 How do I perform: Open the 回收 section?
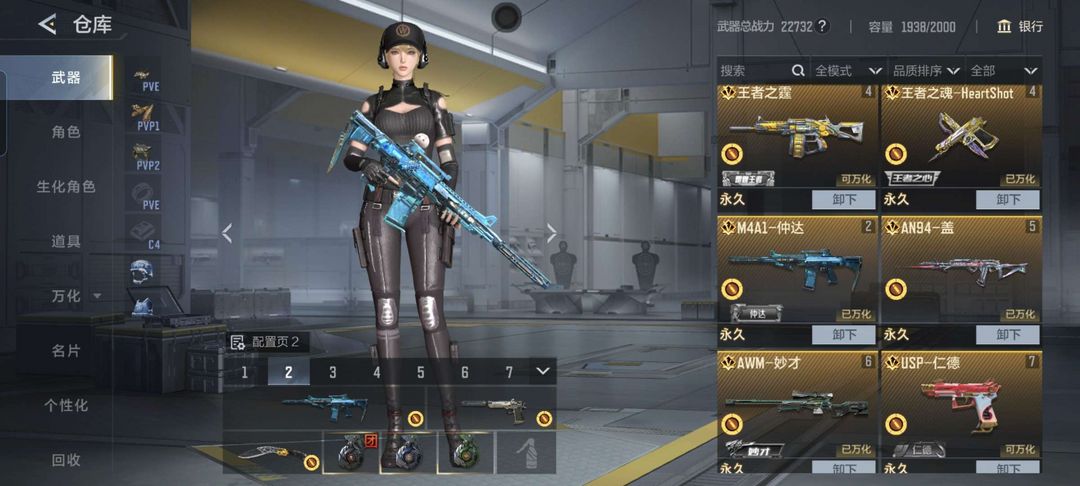pos(66,460)
